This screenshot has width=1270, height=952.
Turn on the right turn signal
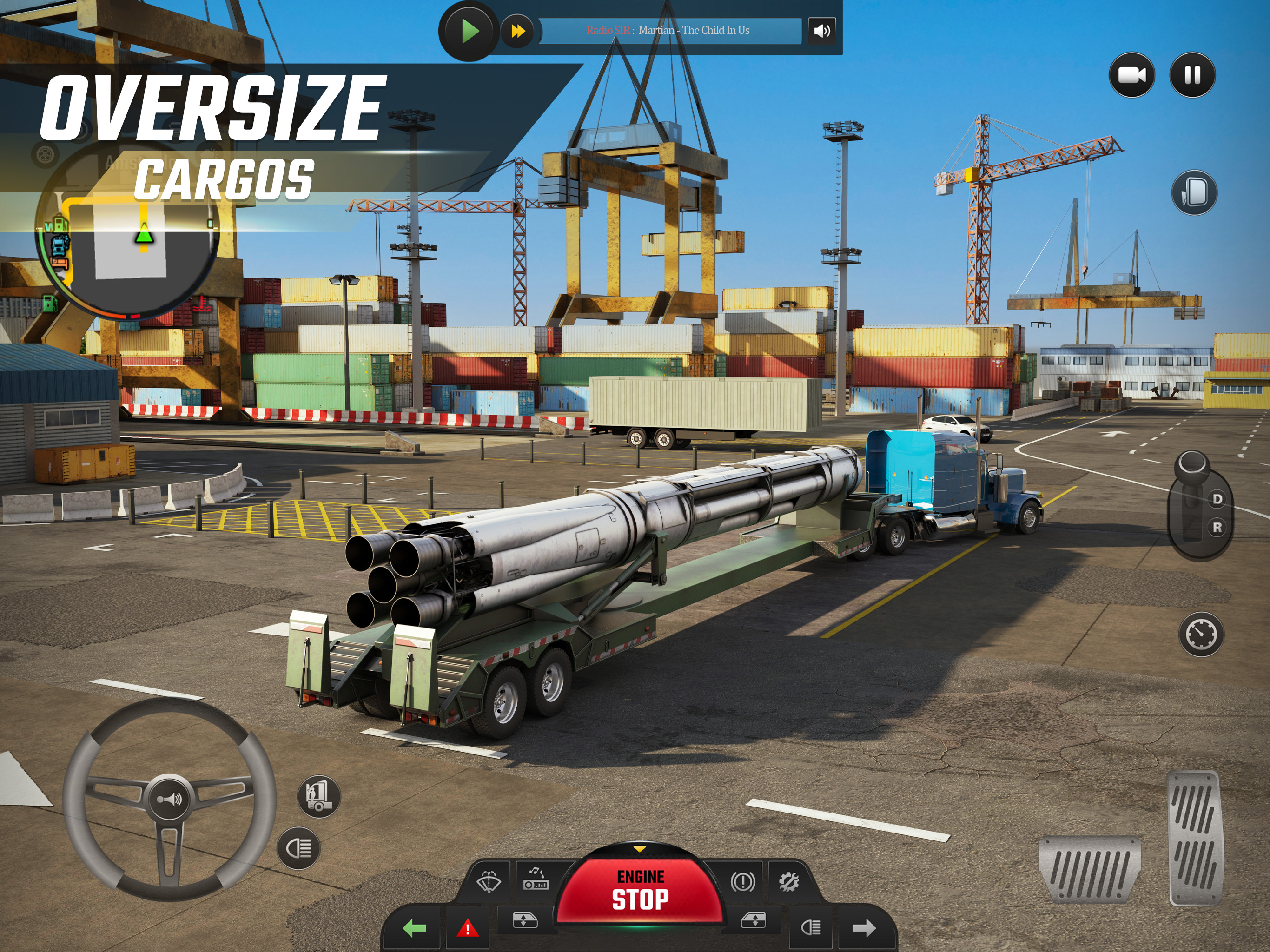[864, 928]
